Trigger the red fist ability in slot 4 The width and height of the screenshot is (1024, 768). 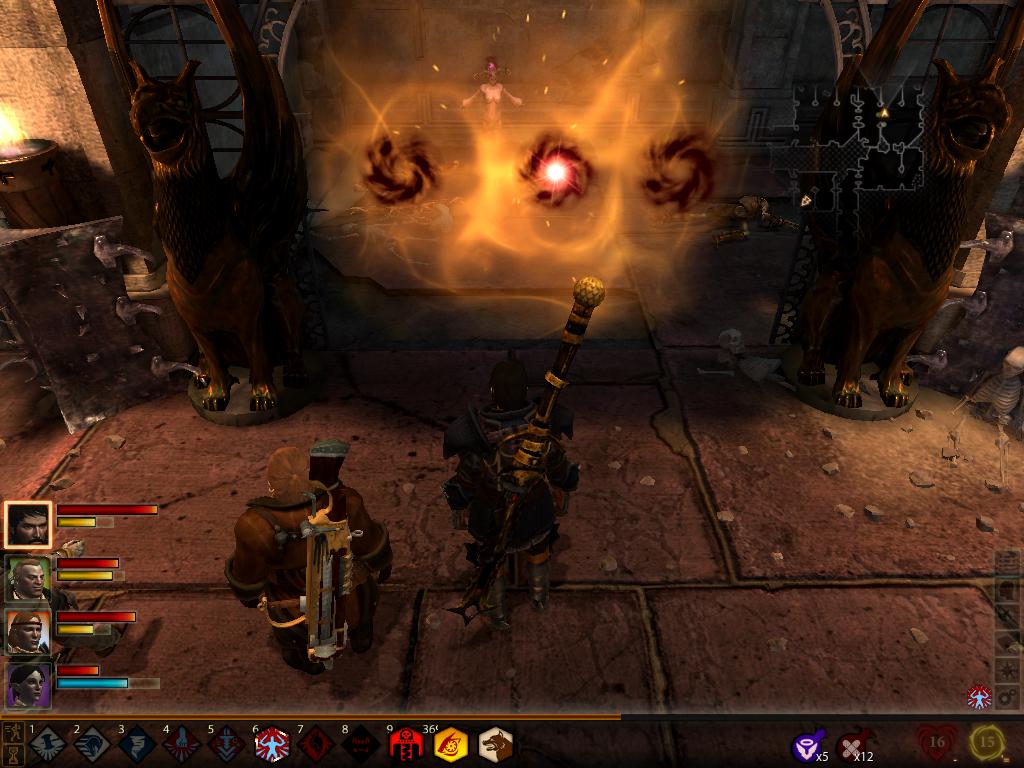click(182, 744)
